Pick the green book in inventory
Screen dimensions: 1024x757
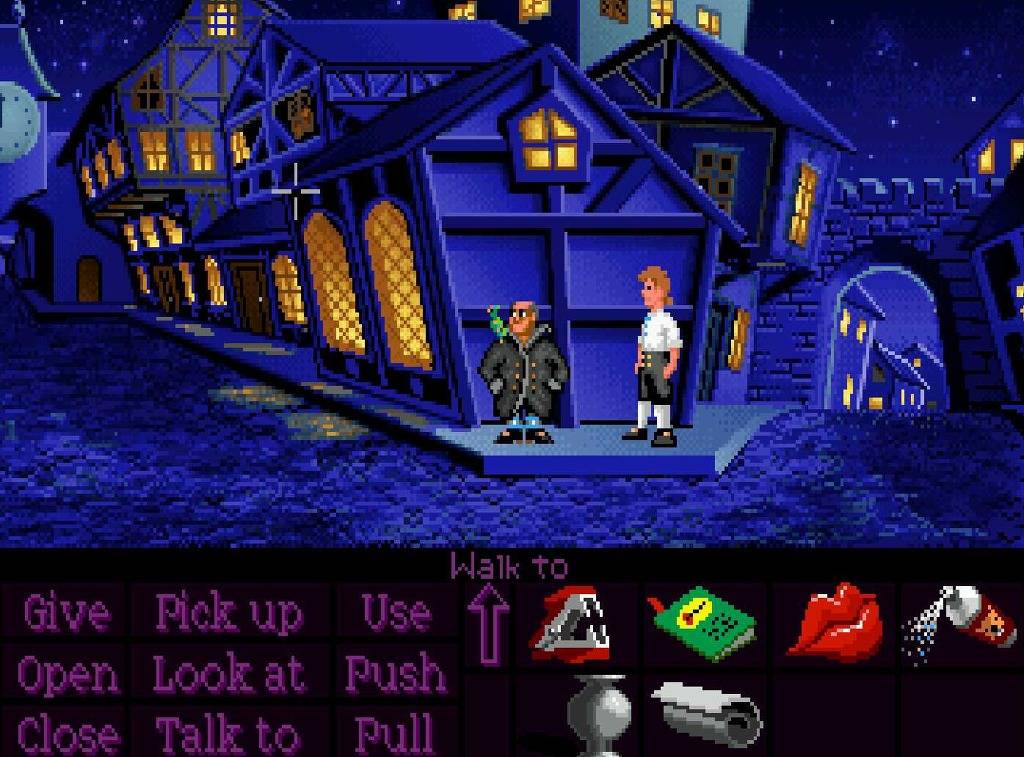tap(704, 624)
